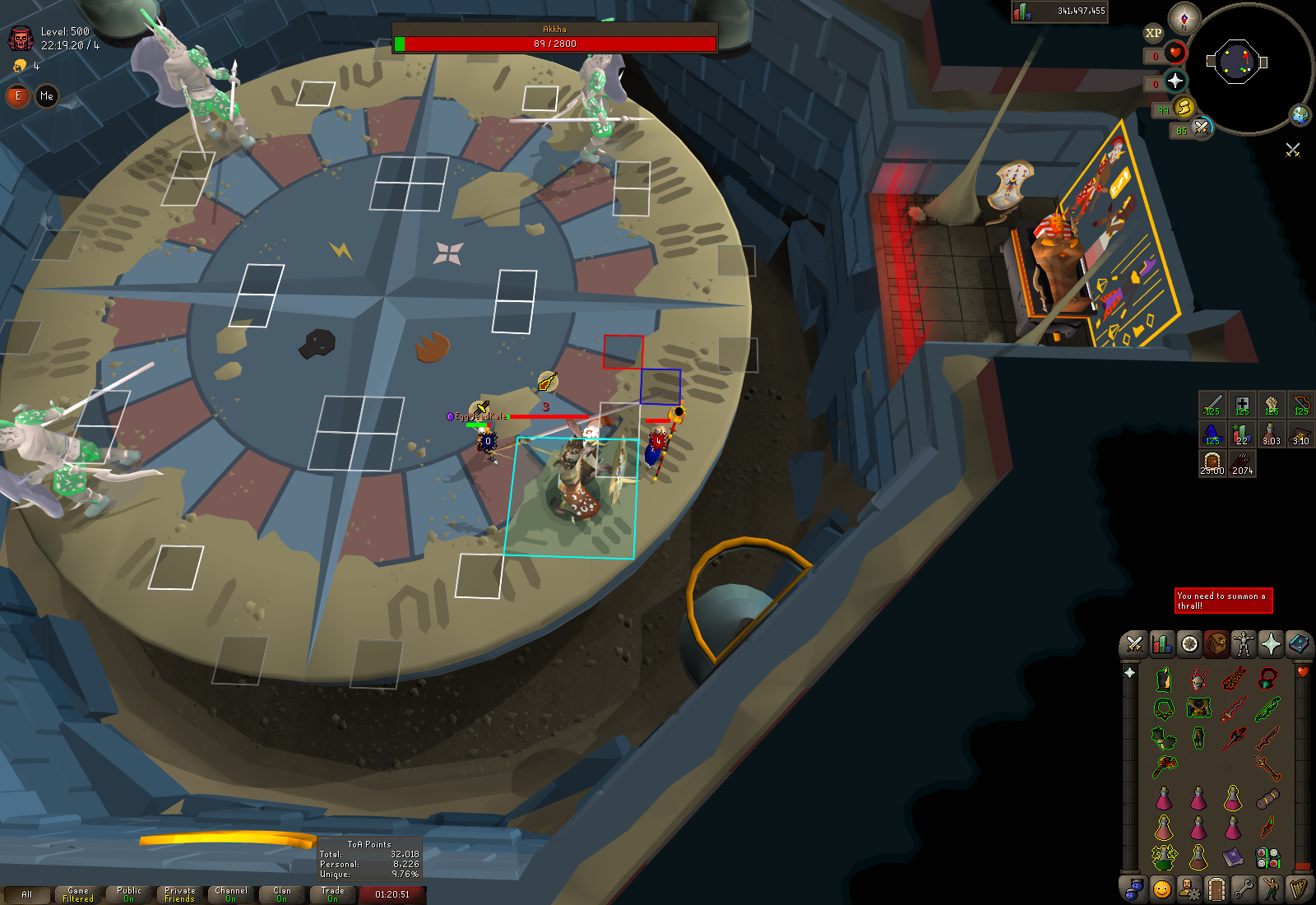Select the Game chat filter tab

pos(78,894)
